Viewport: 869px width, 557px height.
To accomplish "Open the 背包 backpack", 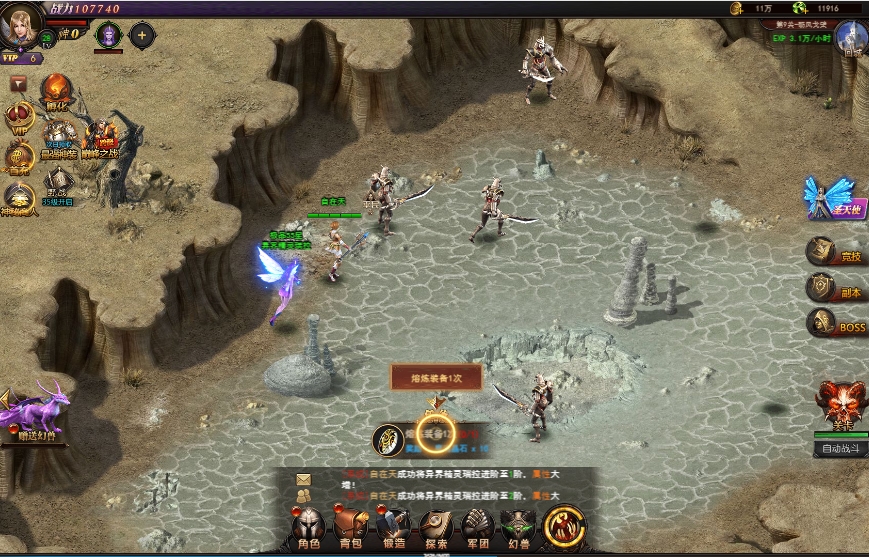I will [x=350, y=528].
